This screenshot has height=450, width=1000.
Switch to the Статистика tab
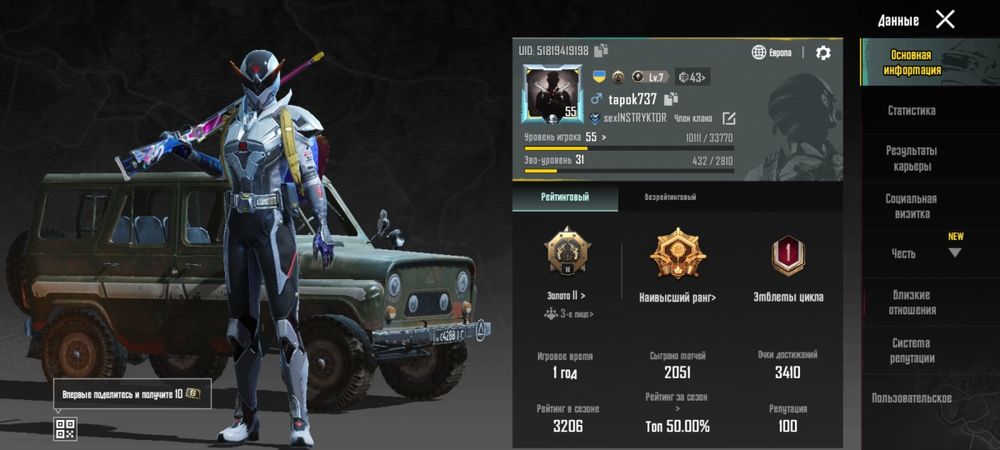pos(911,111)
